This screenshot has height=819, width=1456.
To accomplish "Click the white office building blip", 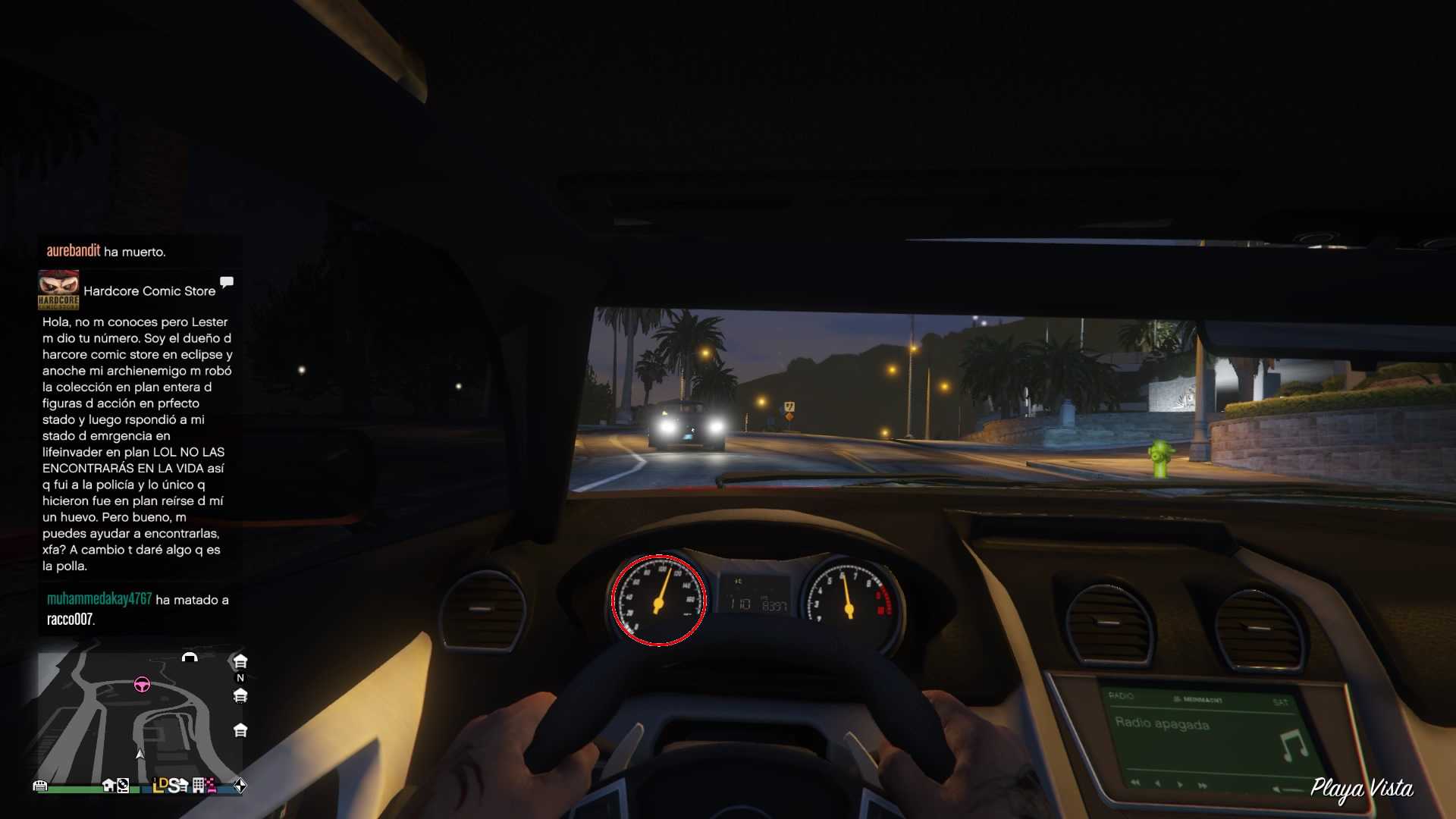I will (x=198, y=786).
